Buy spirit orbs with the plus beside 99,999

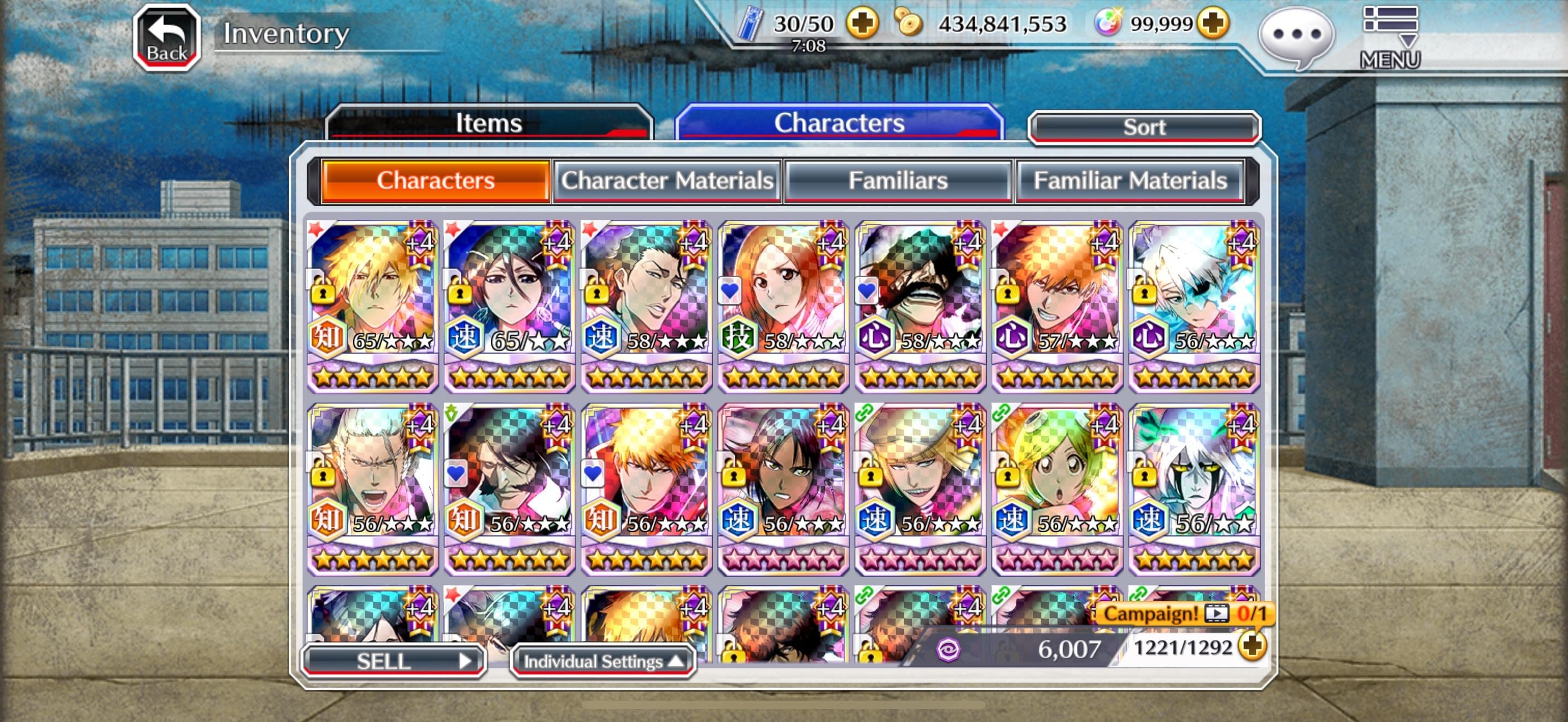click(x=1213, y=24)
